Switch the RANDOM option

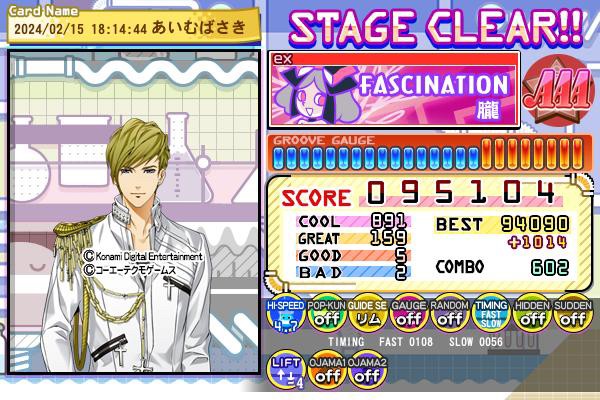[x=448, y=316]
